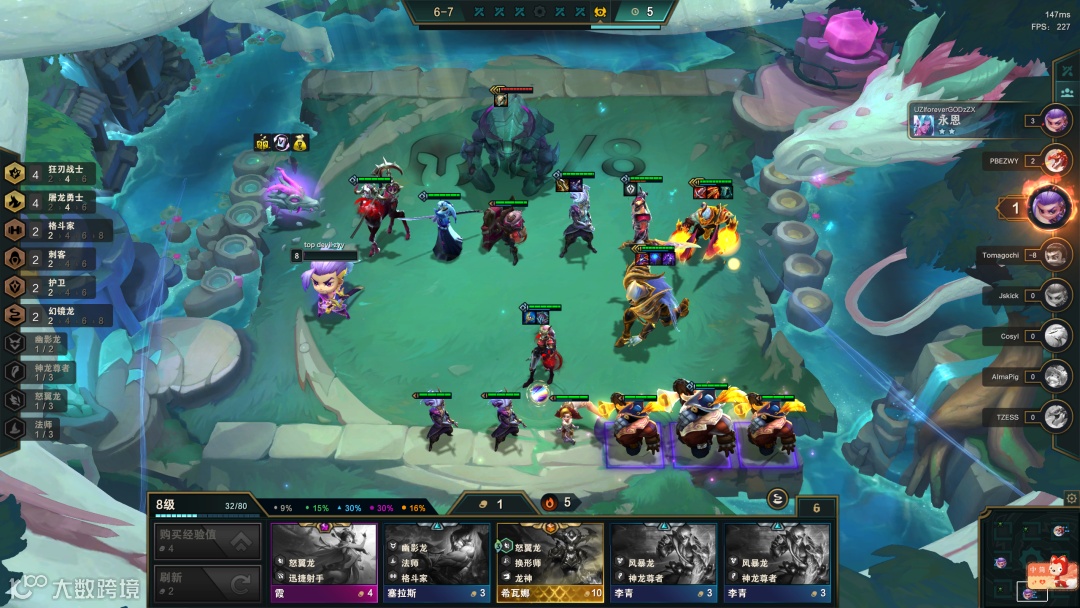Open the round swirl icon above the shop
This screenshot has height=608, width=1080.
(777, 500)
